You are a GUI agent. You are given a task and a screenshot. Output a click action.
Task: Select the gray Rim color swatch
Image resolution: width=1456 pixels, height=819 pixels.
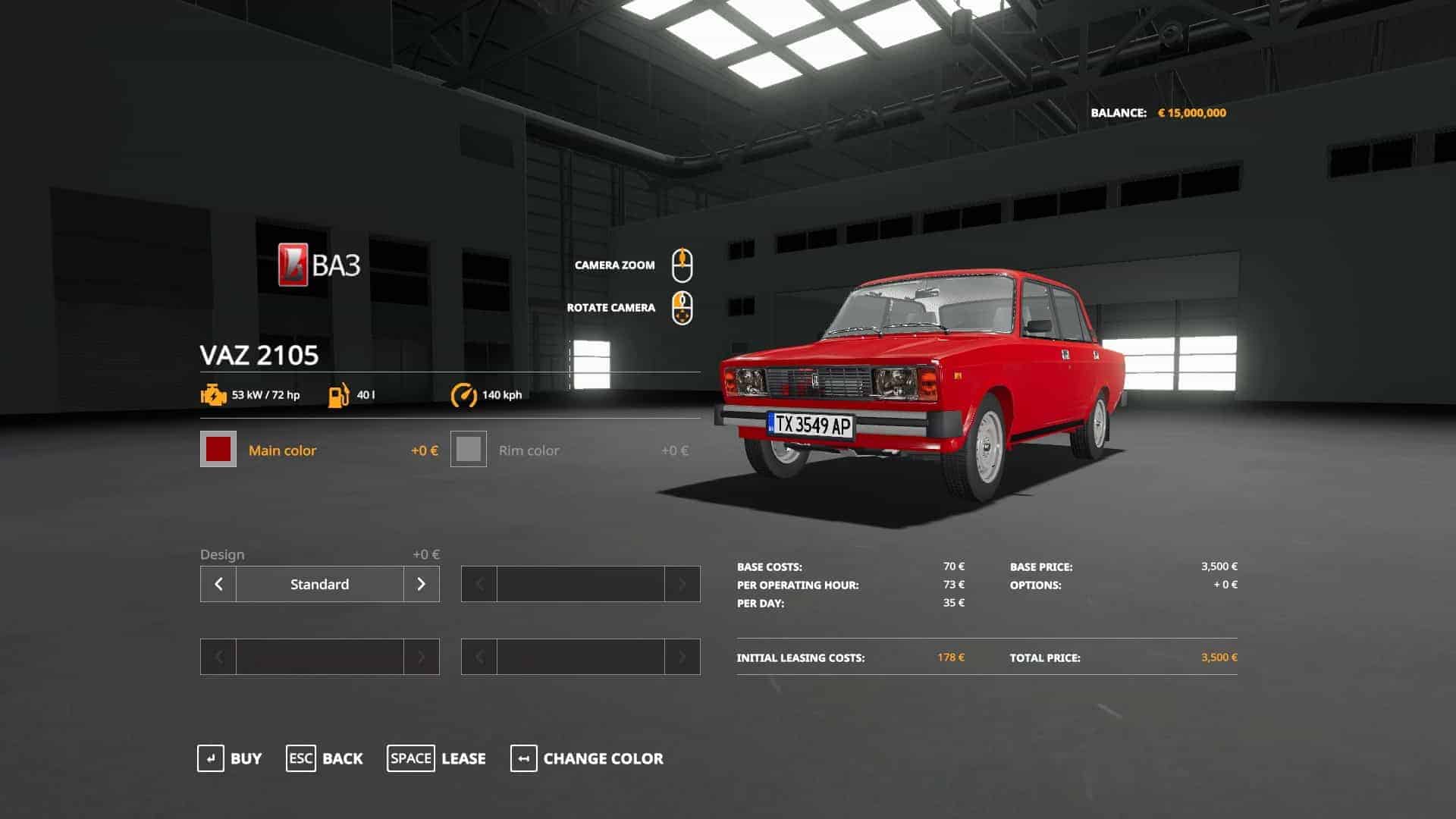click(469, 449)
